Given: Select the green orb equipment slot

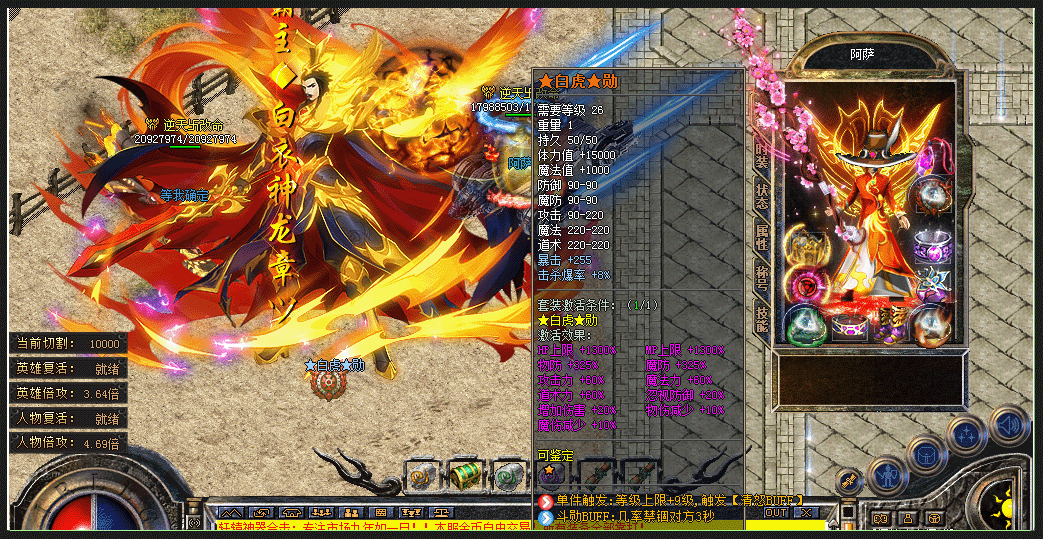Looking at the screenshot, I should (x=805, y=325).
